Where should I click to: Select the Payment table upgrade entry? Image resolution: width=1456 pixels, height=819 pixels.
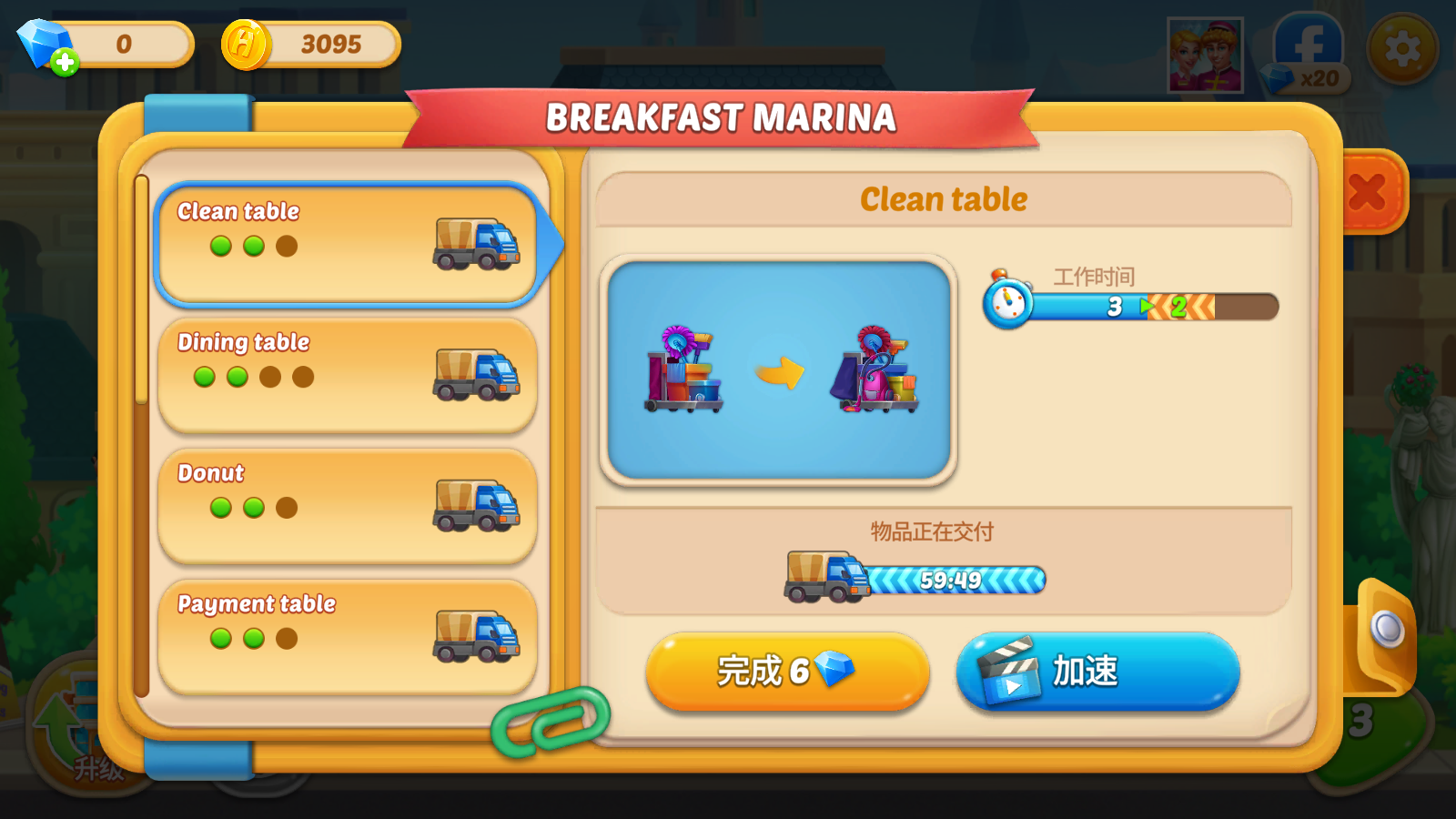pos(347,637)
